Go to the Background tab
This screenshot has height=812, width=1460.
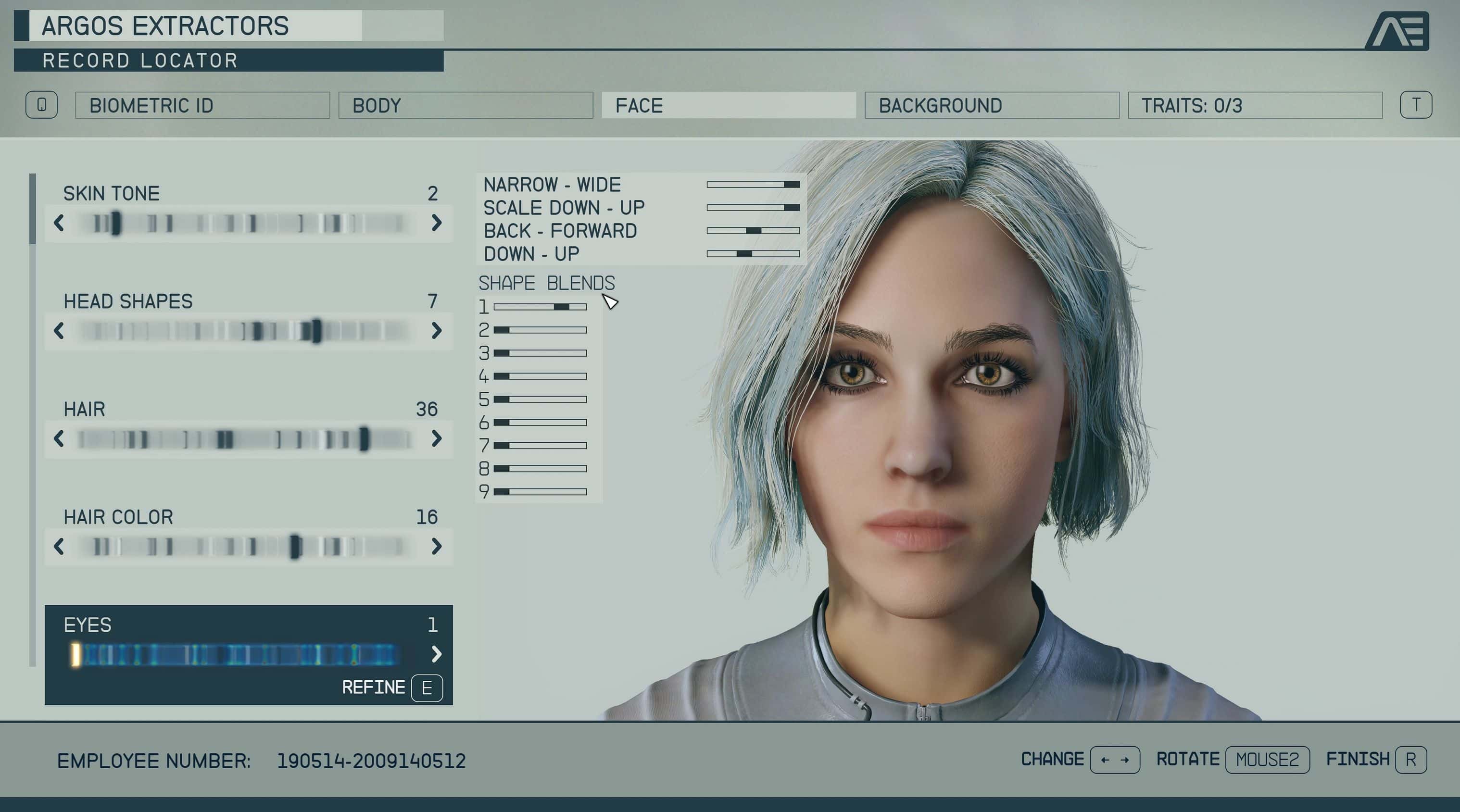pyautogui.click(x=991, y=105)
